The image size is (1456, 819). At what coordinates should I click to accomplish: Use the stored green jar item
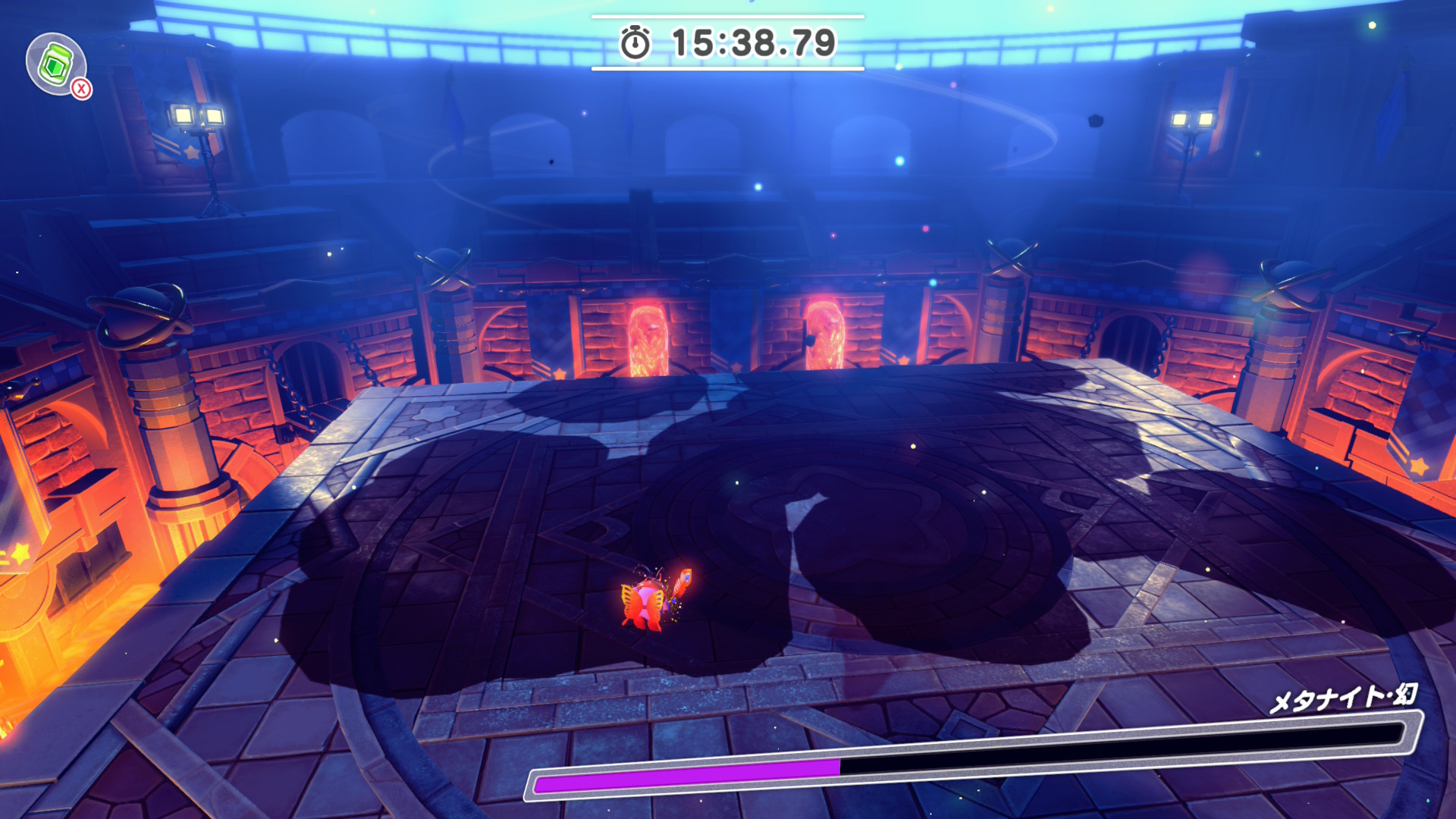click(x=56, y=64)
